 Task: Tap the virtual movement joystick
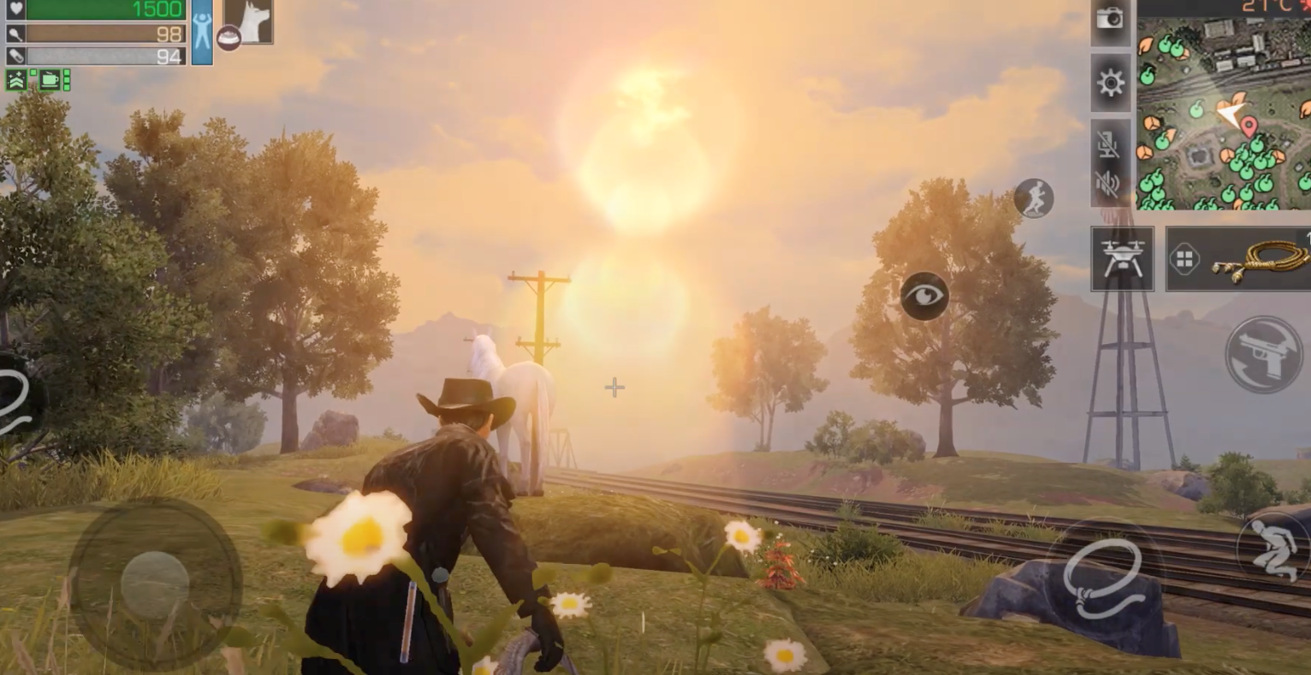click(x=155, y=583)
